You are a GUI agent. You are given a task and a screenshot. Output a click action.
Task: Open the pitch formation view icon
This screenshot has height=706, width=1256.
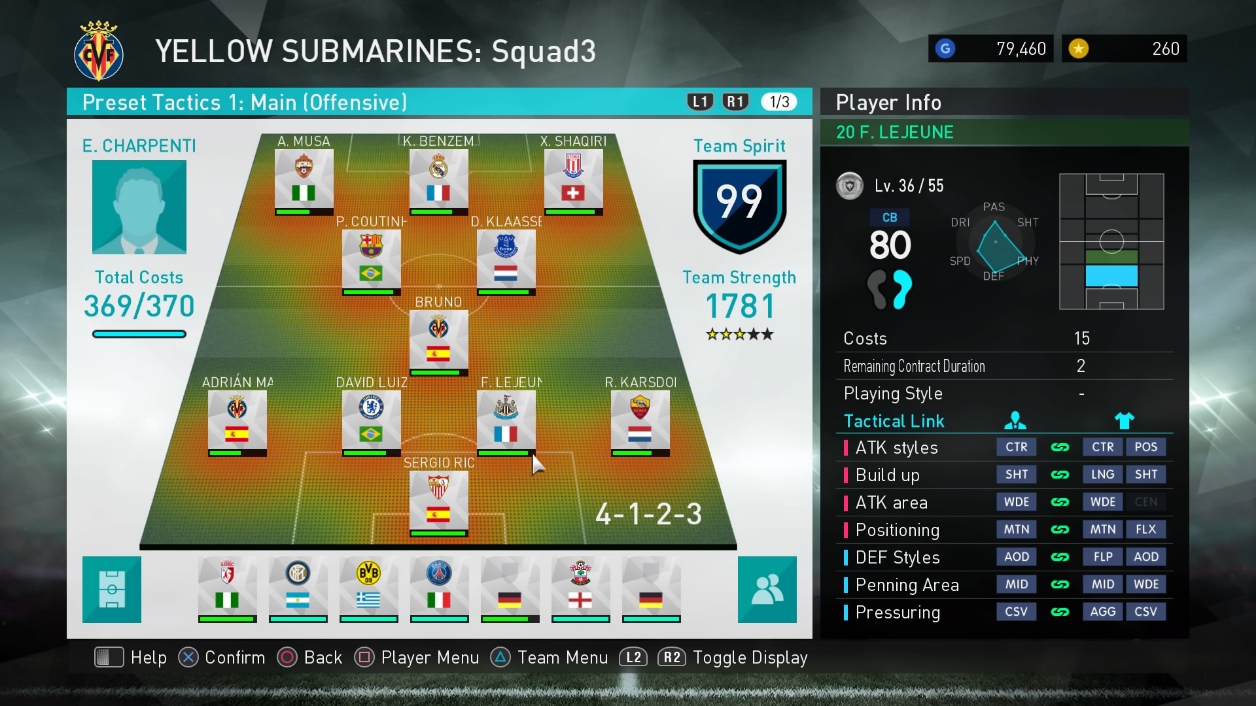click(x=112, y=589)
